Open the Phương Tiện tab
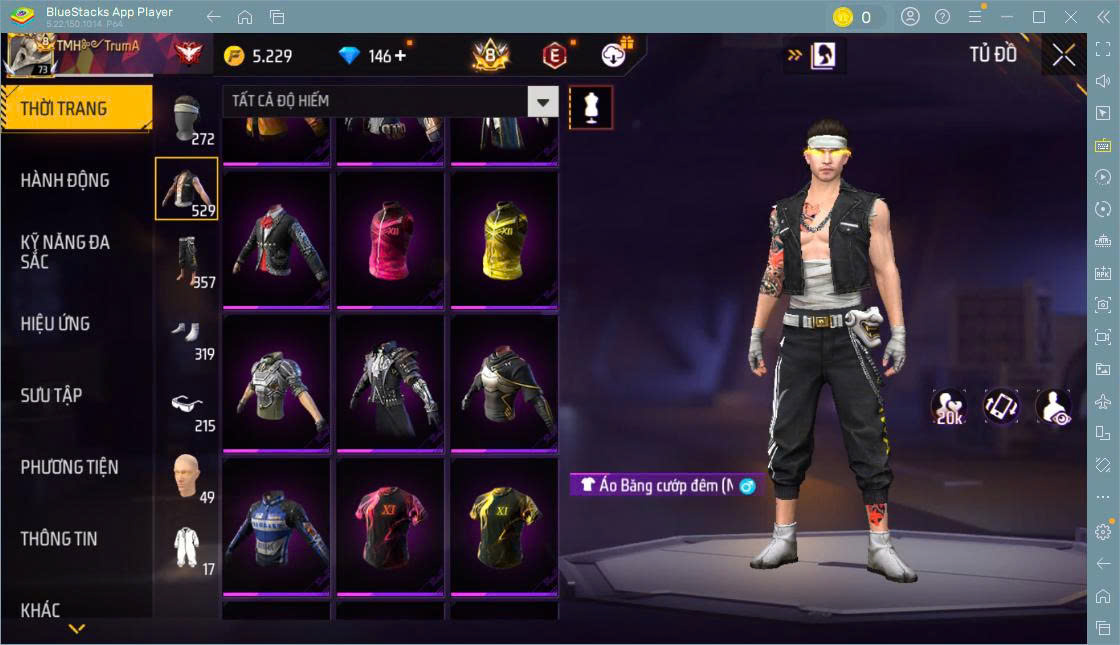 pos(69,467)
